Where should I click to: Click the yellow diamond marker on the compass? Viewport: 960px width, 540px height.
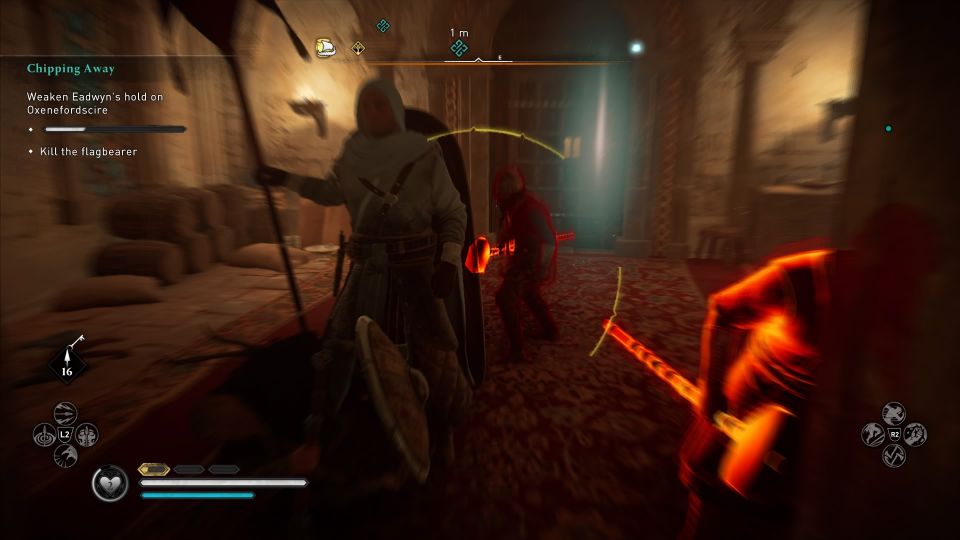358,47
